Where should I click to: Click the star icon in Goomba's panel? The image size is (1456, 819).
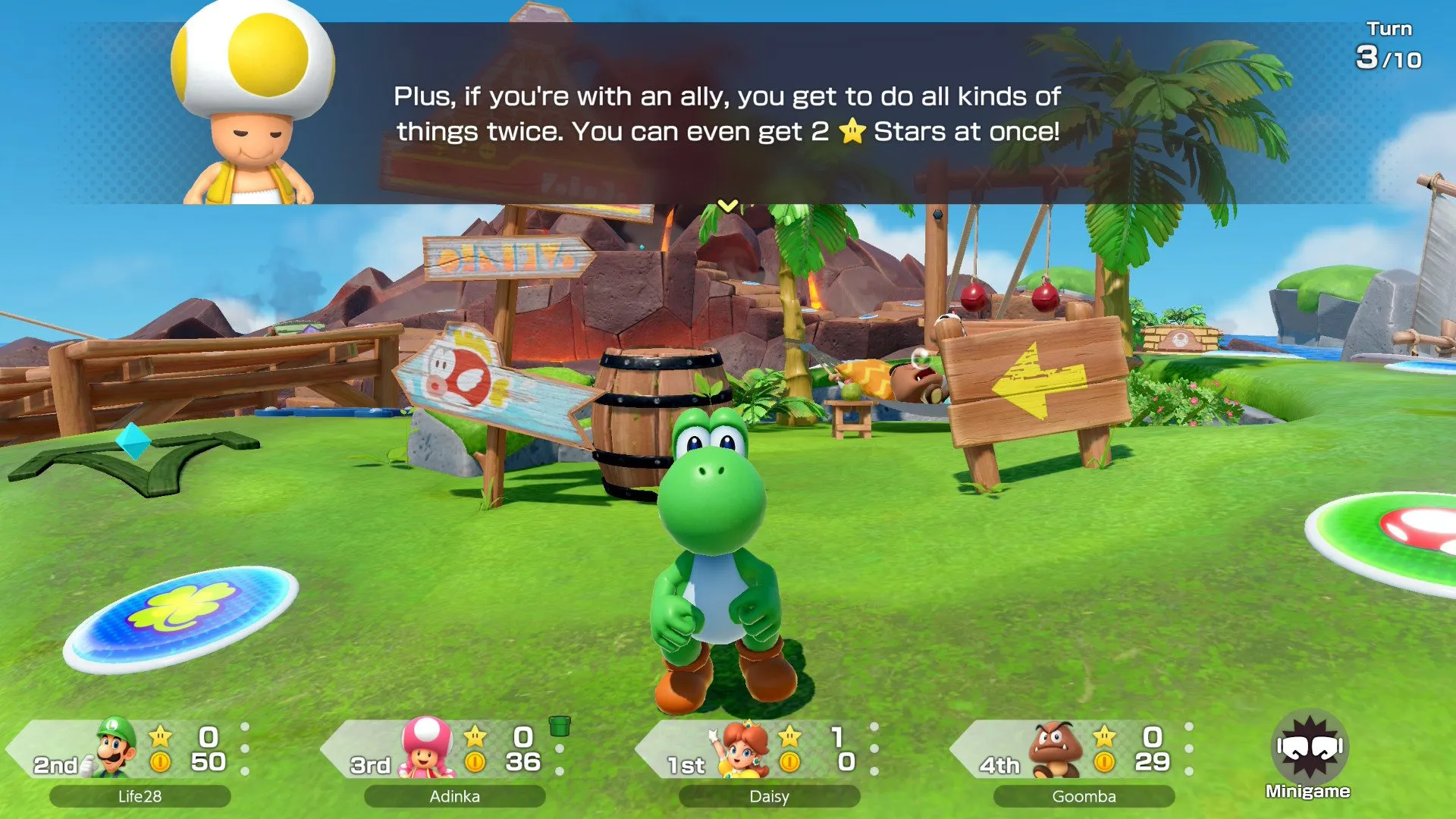1104,736
